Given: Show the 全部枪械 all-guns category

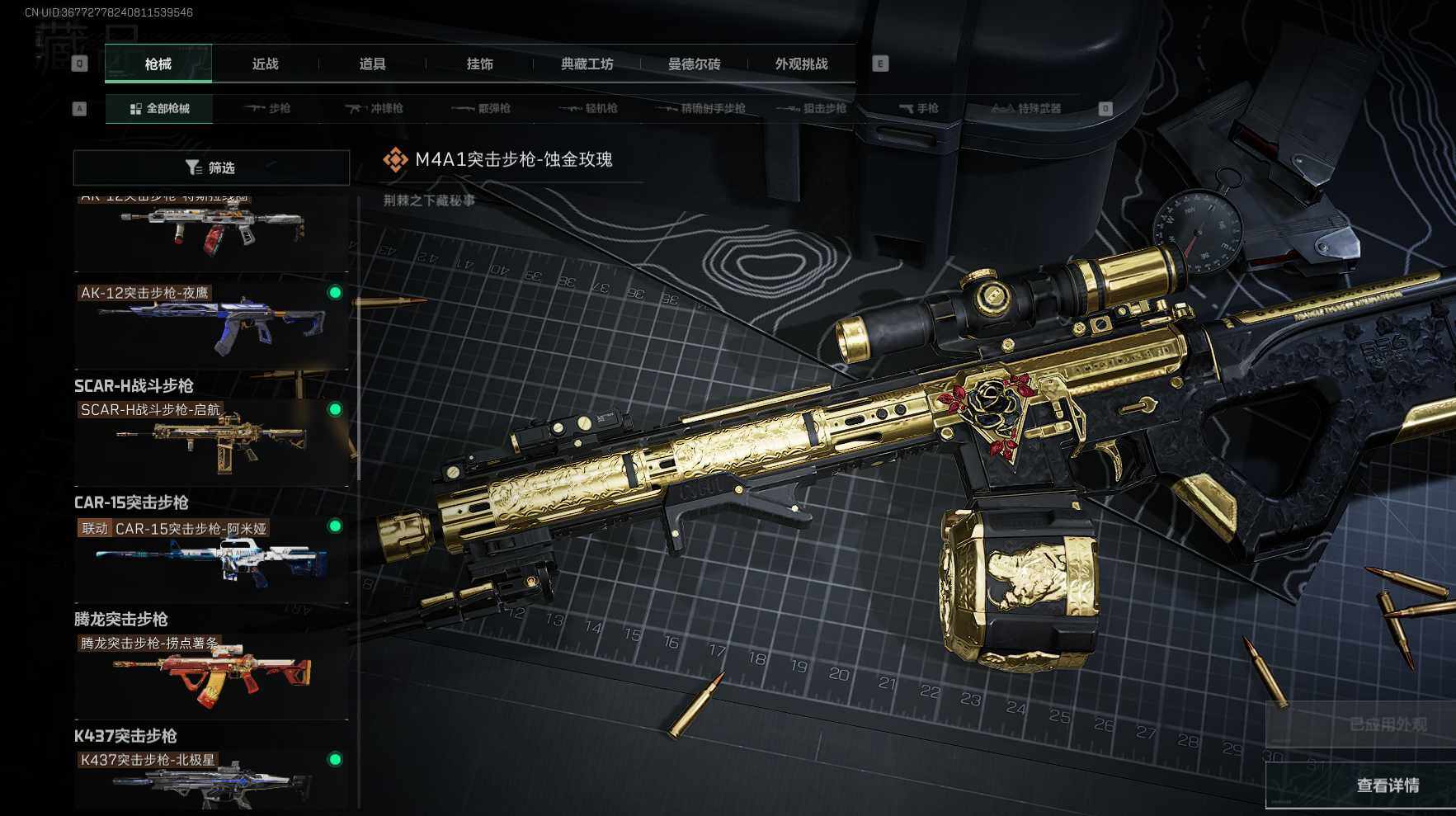Looking at the screenshot, I should coord(159,108).
